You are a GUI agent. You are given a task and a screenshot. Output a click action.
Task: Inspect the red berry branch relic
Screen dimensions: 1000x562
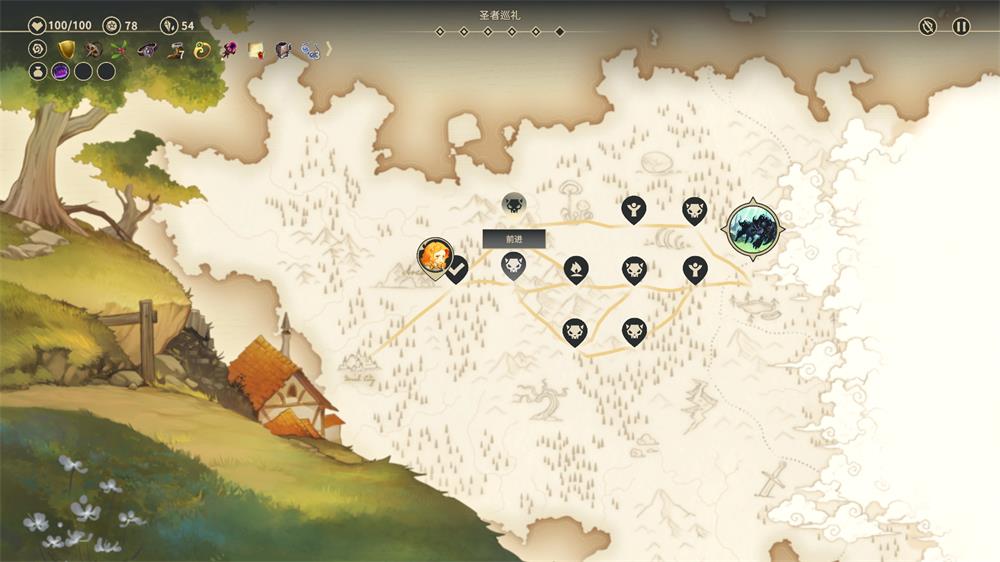coord(120,49)
